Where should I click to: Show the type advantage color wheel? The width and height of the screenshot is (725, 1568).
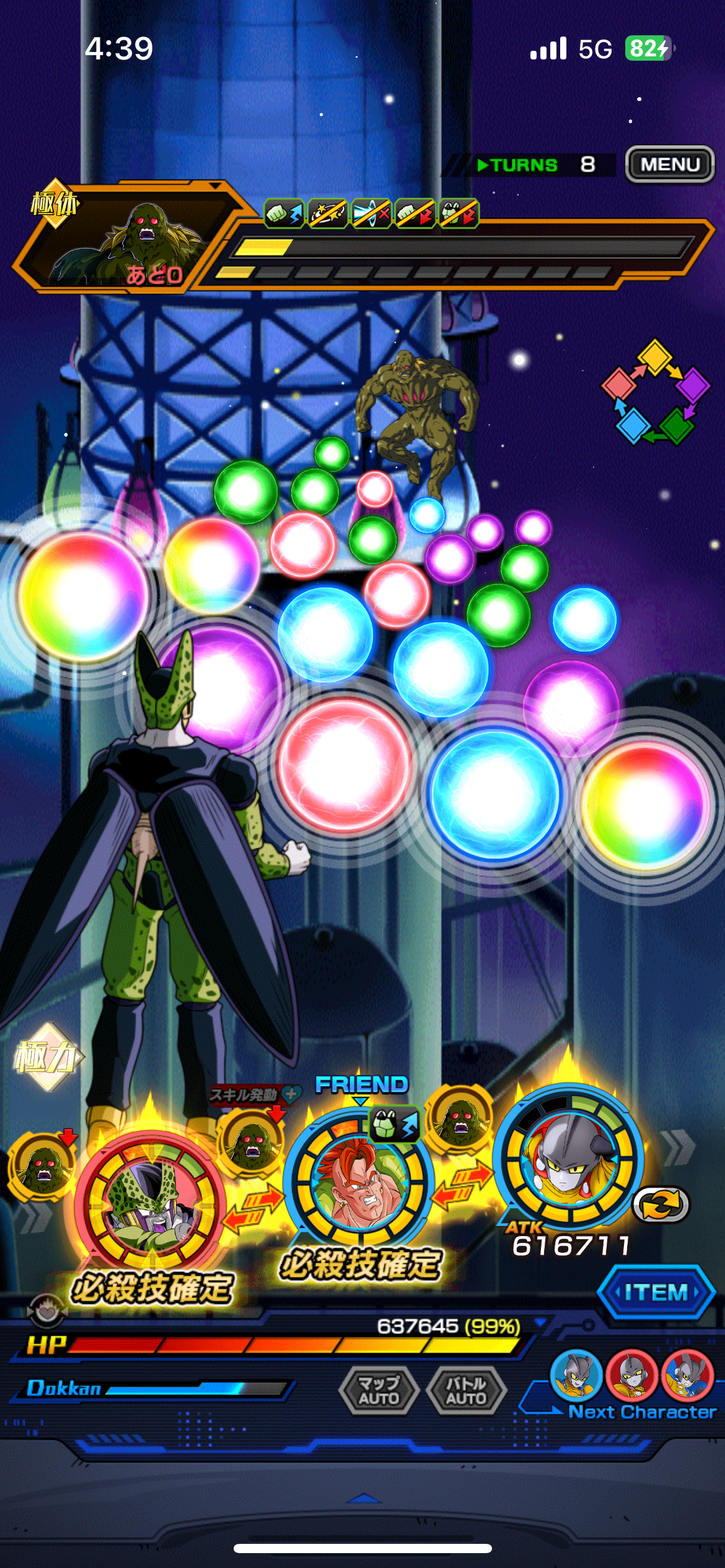pyautogui.click(x=656, y=391)
